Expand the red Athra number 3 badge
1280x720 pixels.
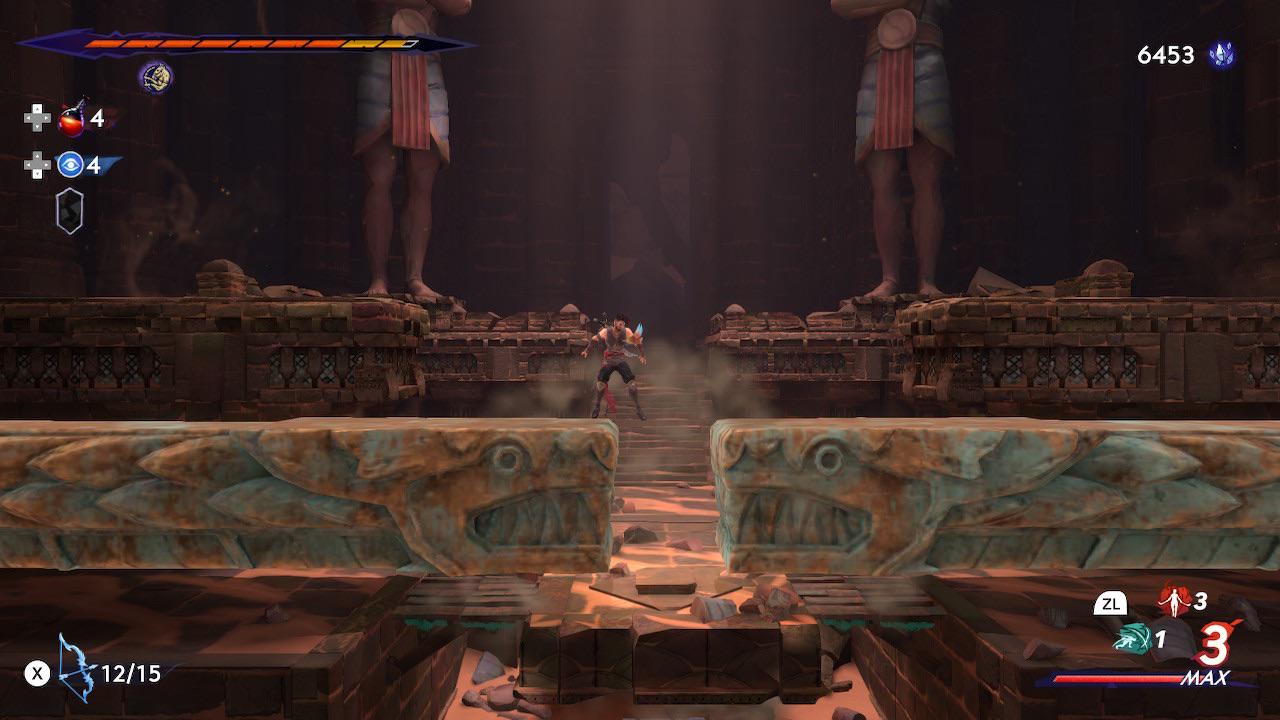(x=1214, y=645)
